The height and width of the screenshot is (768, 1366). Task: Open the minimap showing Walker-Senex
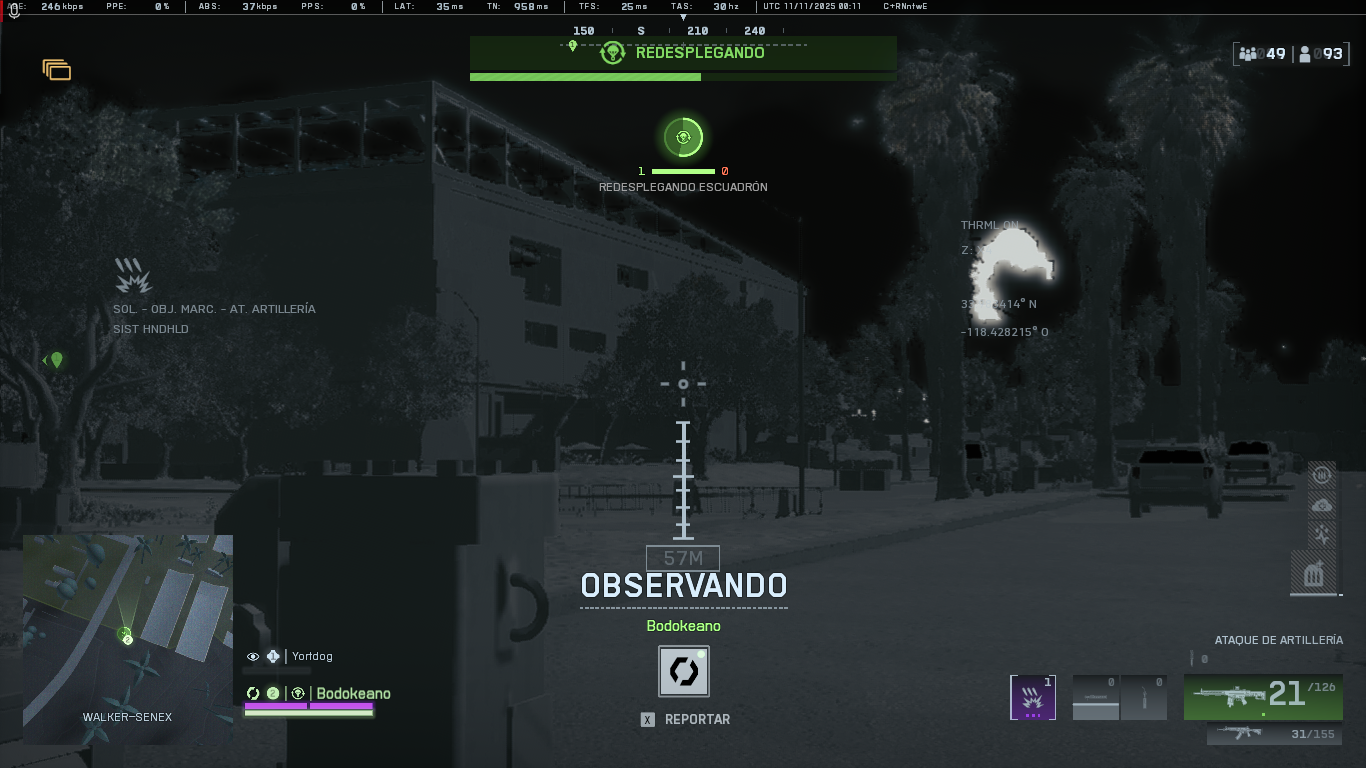tap(127, 638)
